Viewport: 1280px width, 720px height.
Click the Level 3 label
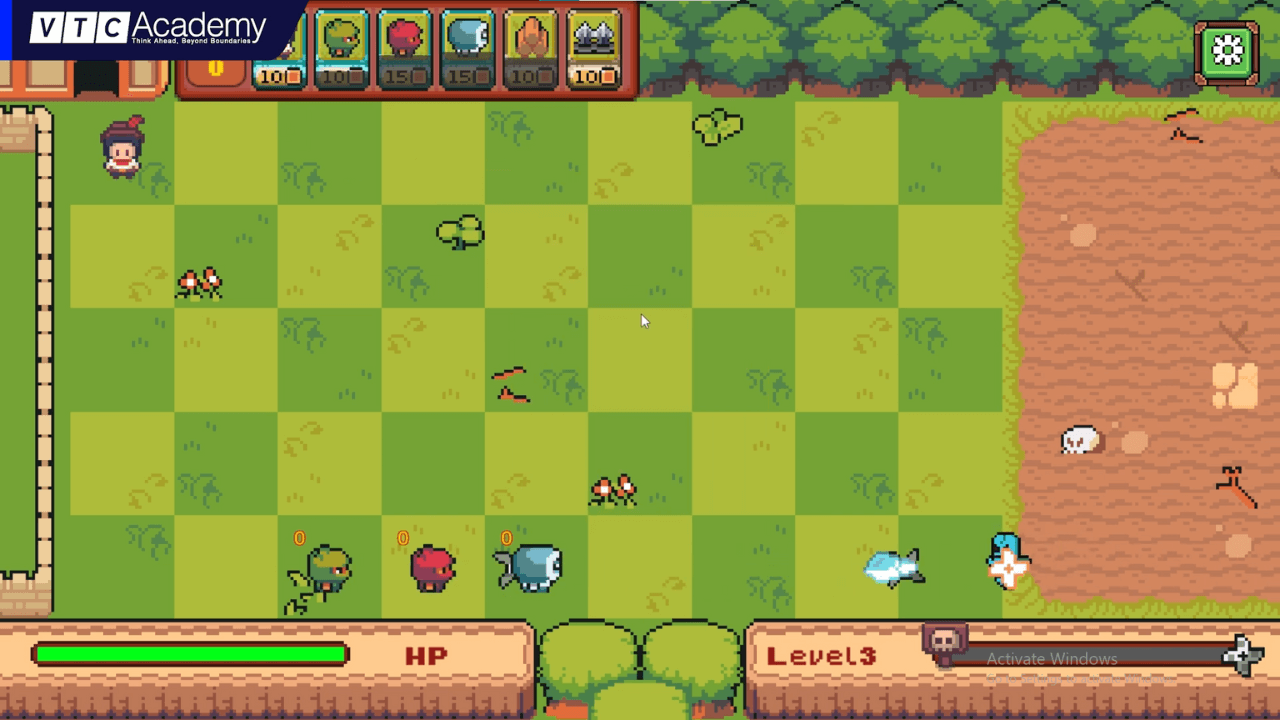(x=820, y=656)
